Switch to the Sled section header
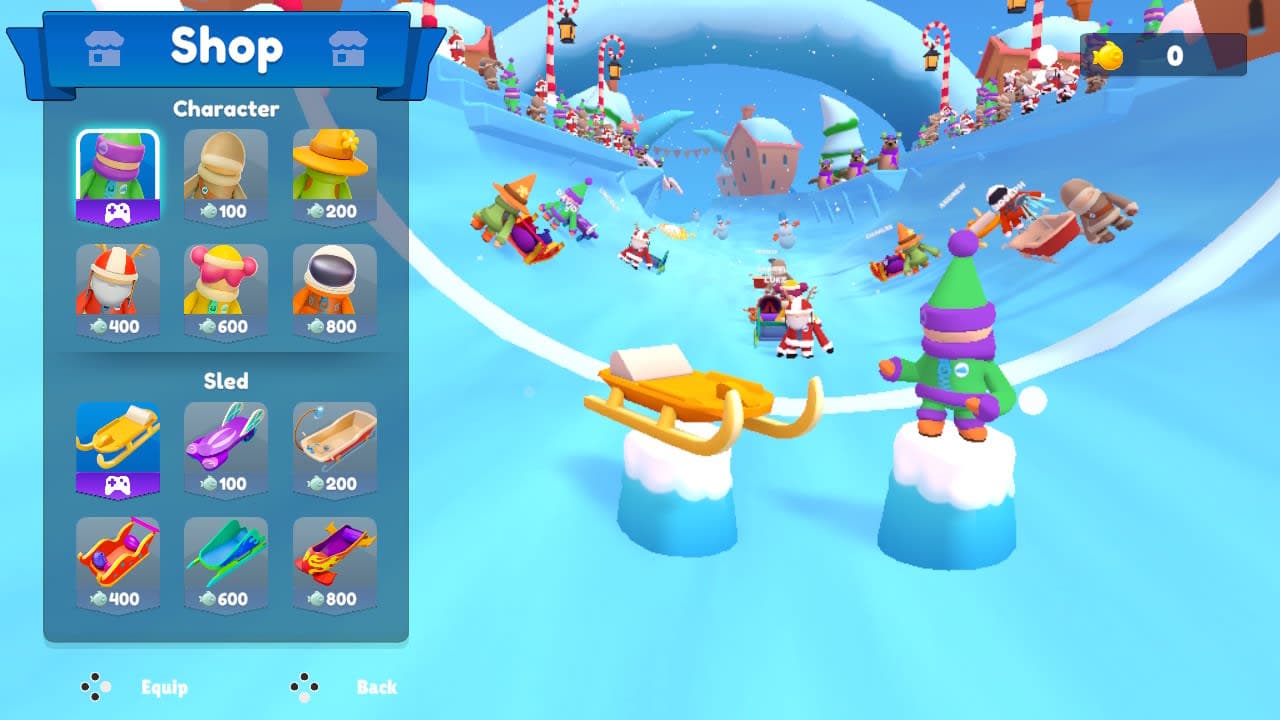This screenshot has height=720, width=1280. pyautogui.click(x=225, y=381)
